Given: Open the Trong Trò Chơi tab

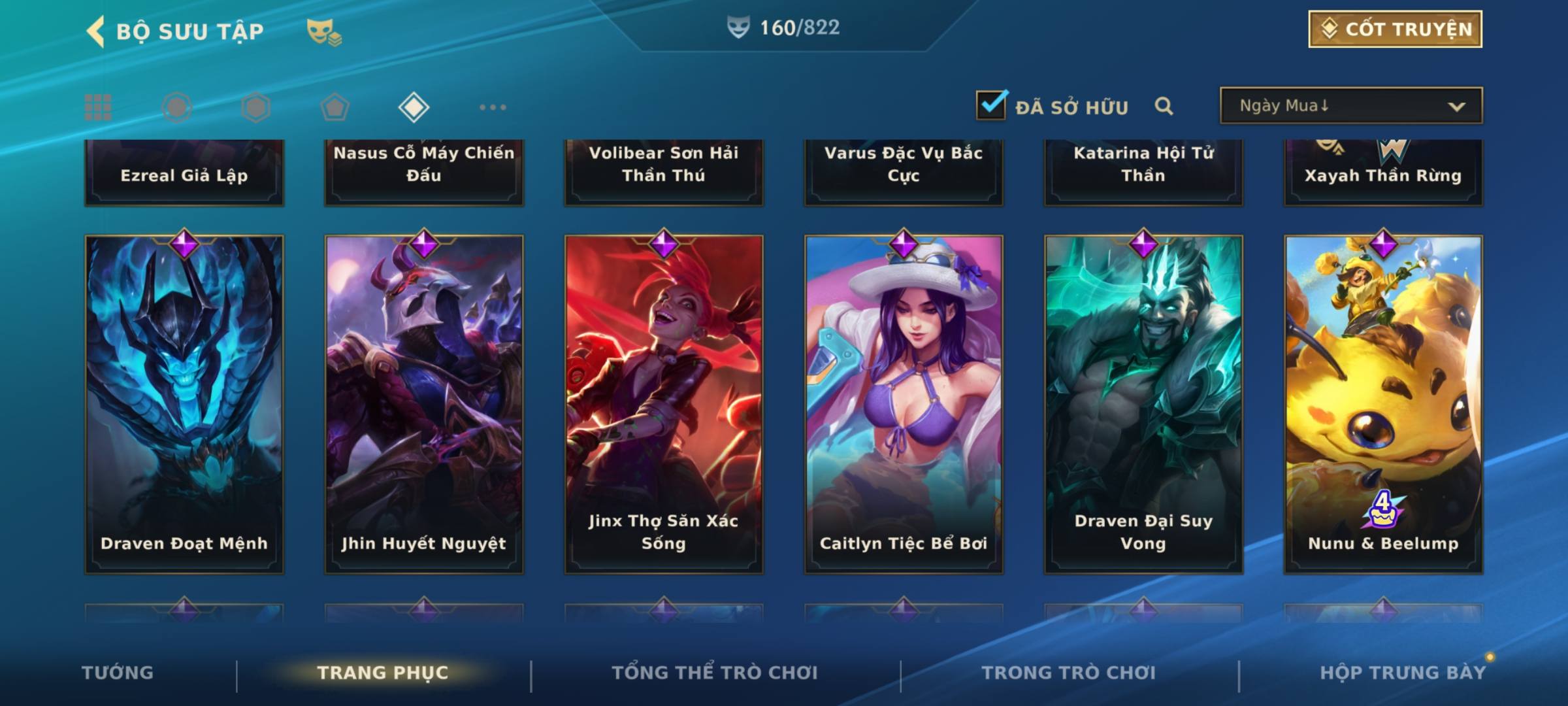Looking at the screenshot, I should [x=1069, y=673].
